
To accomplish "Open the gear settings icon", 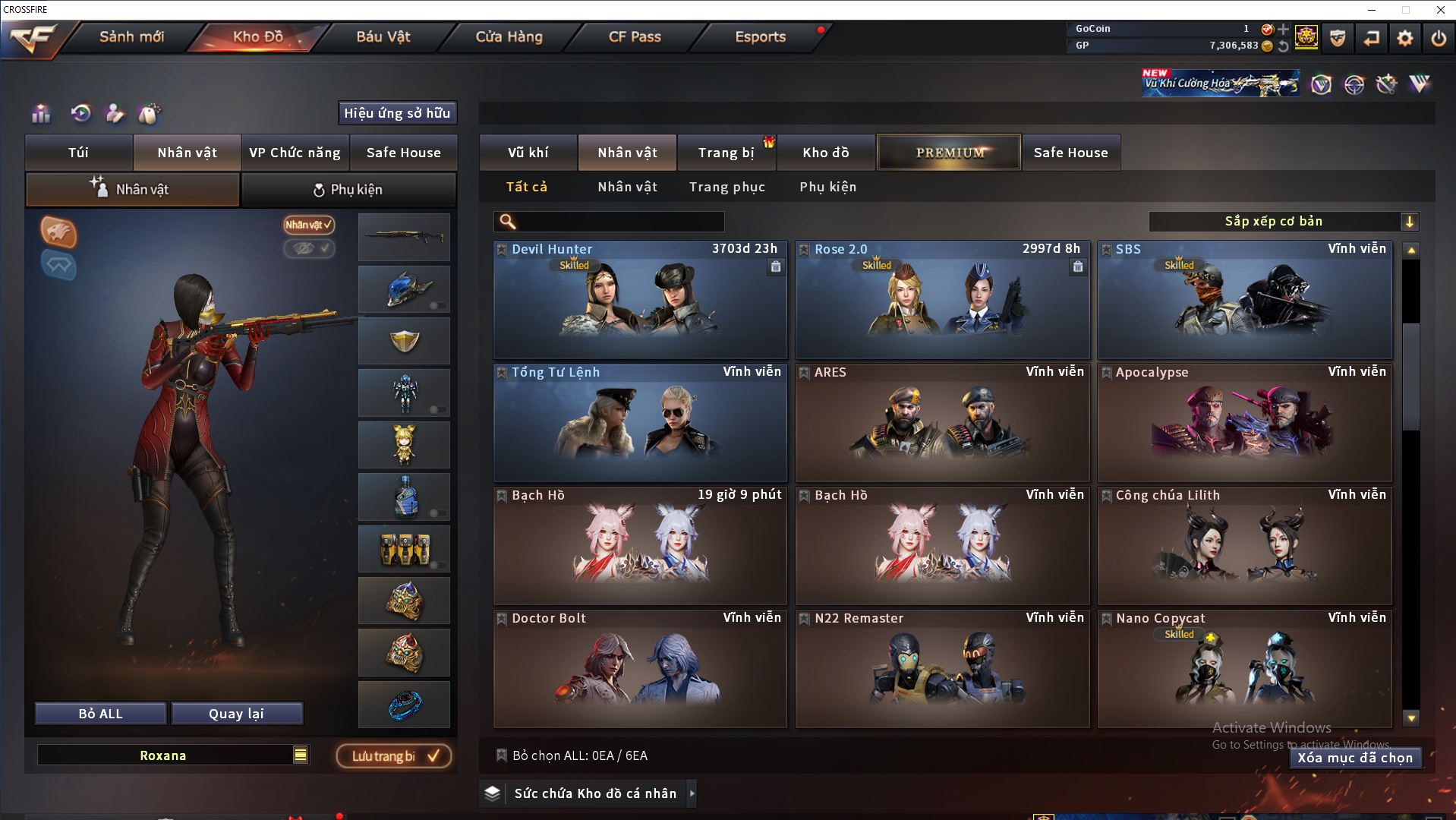I will click(1404, 38).
